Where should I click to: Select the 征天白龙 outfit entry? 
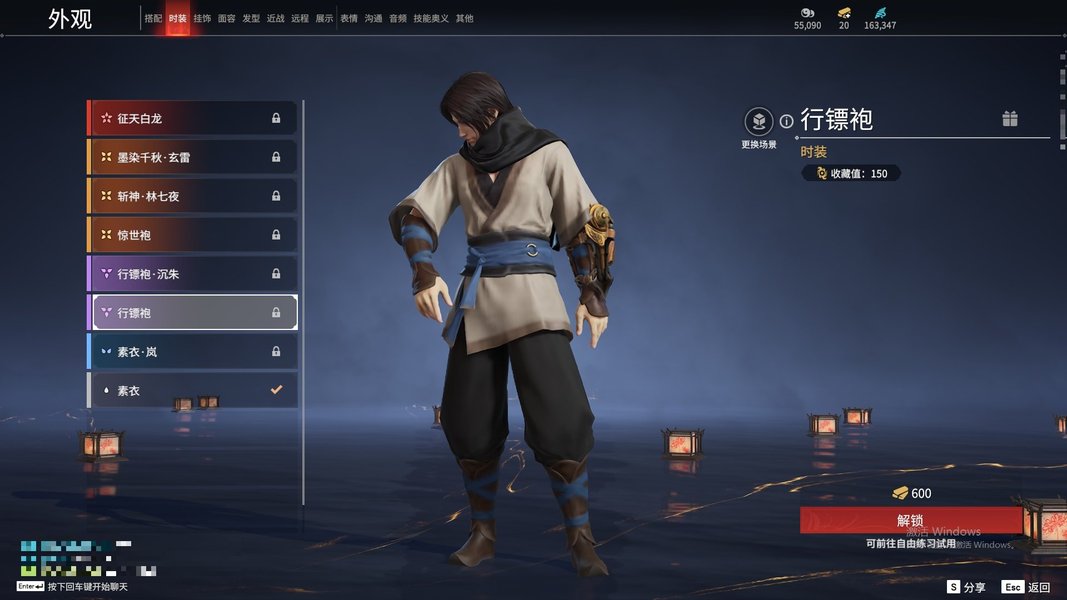[x=192, y=118]
